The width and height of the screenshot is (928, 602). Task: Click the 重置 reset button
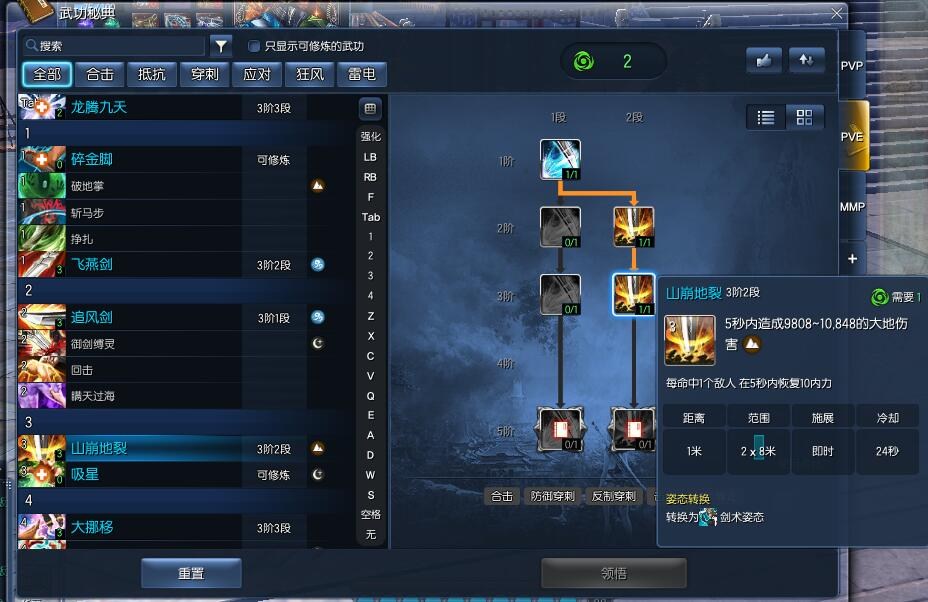pyautogui.click(x=191, y=573)
